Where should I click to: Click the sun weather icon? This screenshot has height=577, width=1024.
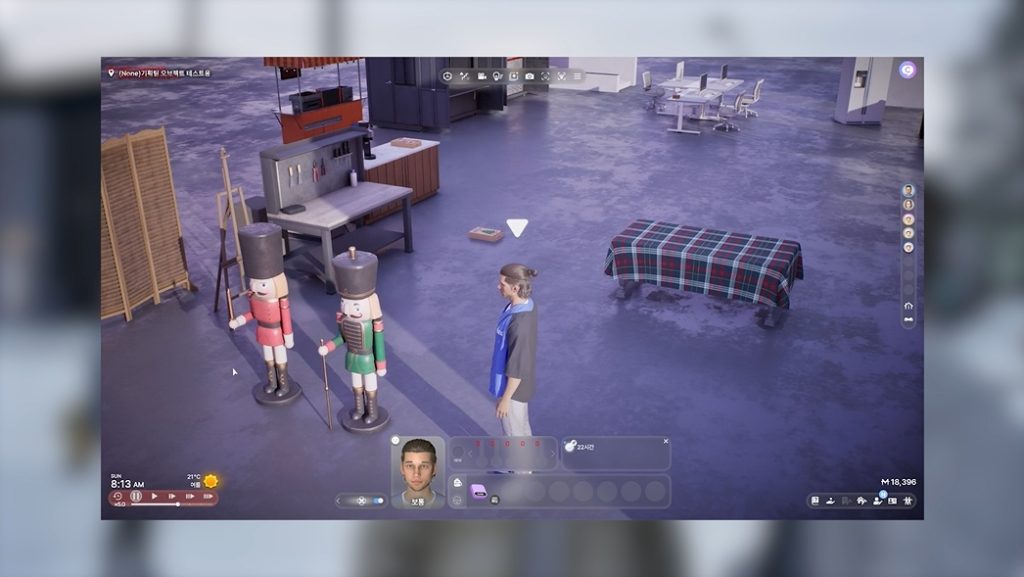point(211,481)
